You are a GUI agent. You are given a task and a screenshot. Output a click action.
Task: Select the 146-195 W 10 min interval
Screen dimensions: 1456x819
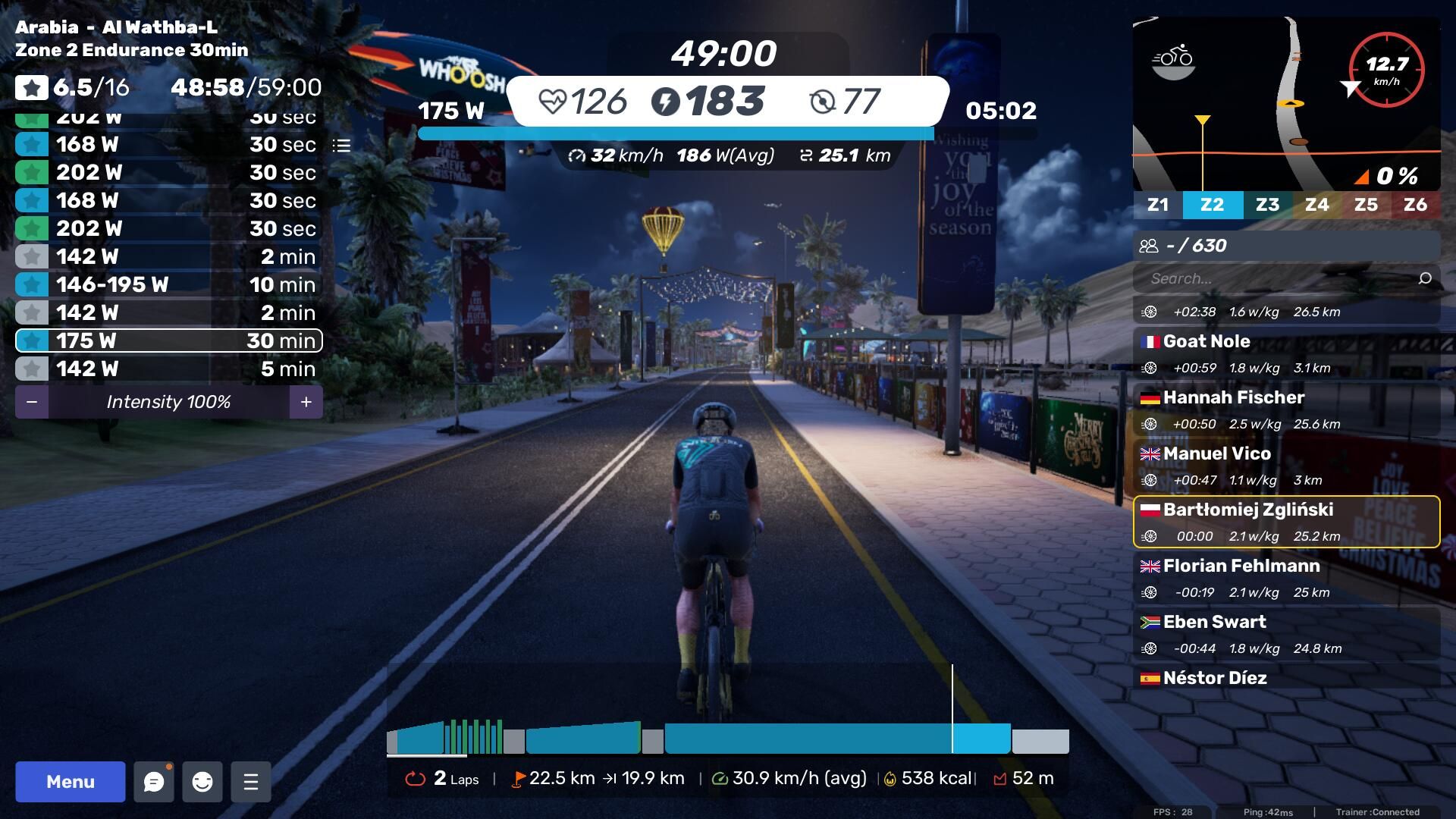(168, 284)
